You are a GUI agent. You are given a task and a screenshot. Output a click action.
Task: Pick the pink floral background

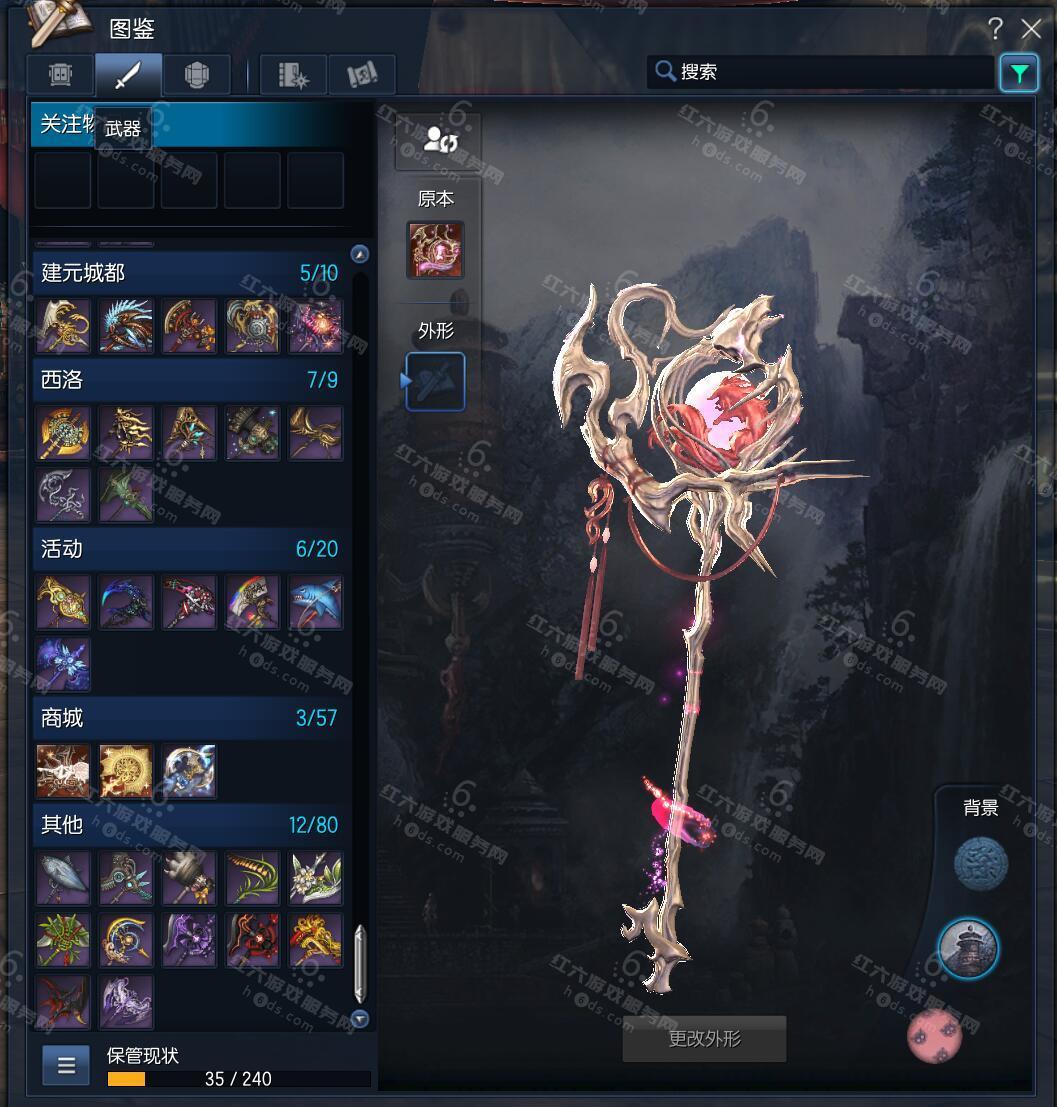click(x=935, y=1036)
